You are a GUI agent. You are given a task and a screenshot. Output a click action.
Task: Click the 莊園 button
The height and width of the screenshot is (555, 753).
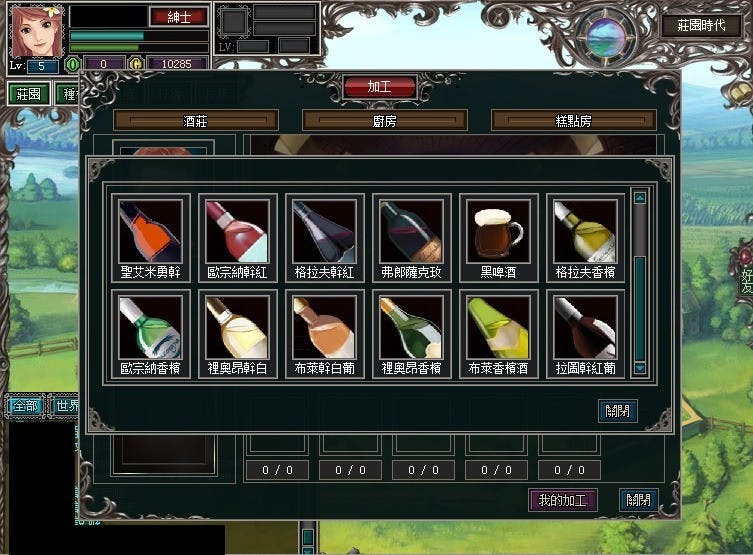point(29,94)
